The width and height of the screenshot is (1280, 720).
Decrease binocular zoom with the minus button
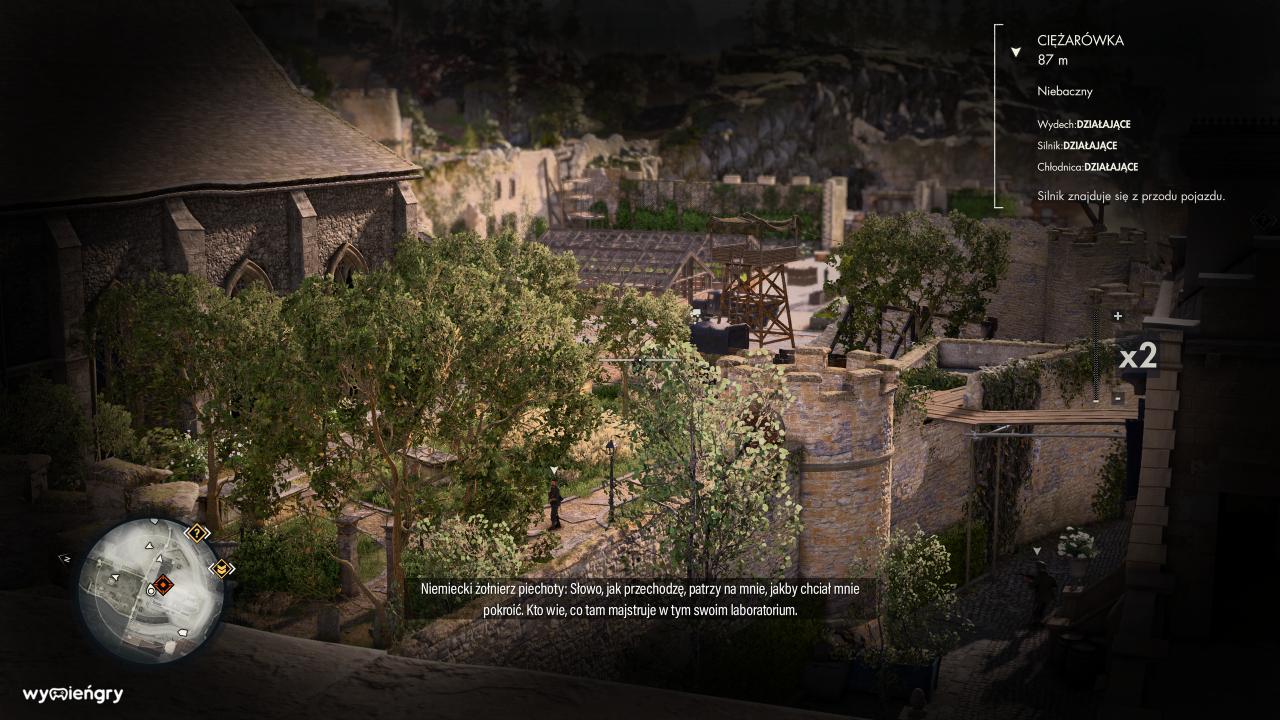1118,399
